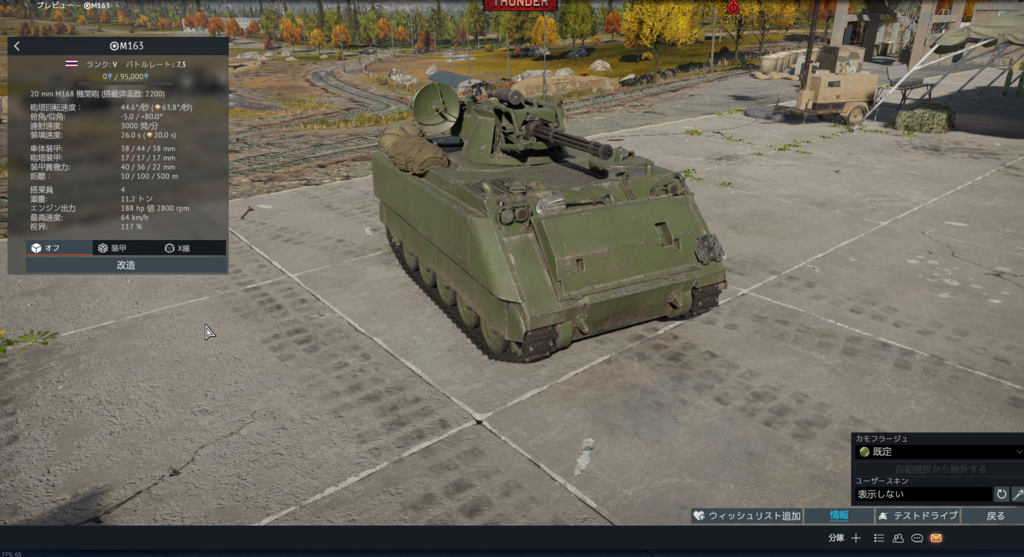The height and width of the screenshot is (557, 1024).
Task: Open the orange mail envelope icon
Action: (936, 538)
